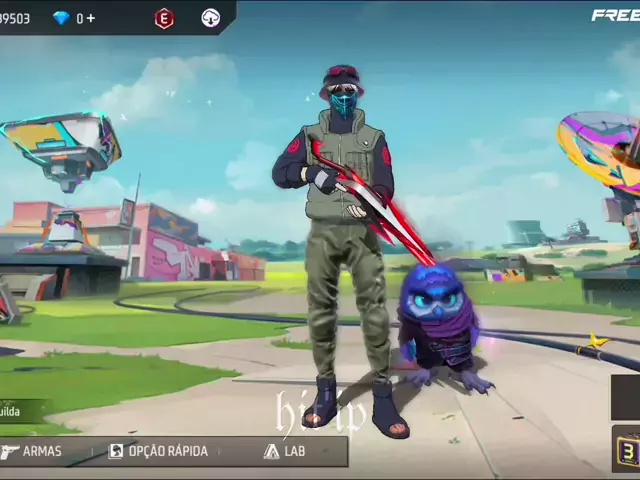Open the Lab menu
This screenshot has width=640, height=480.
click(x=284, y=451)
